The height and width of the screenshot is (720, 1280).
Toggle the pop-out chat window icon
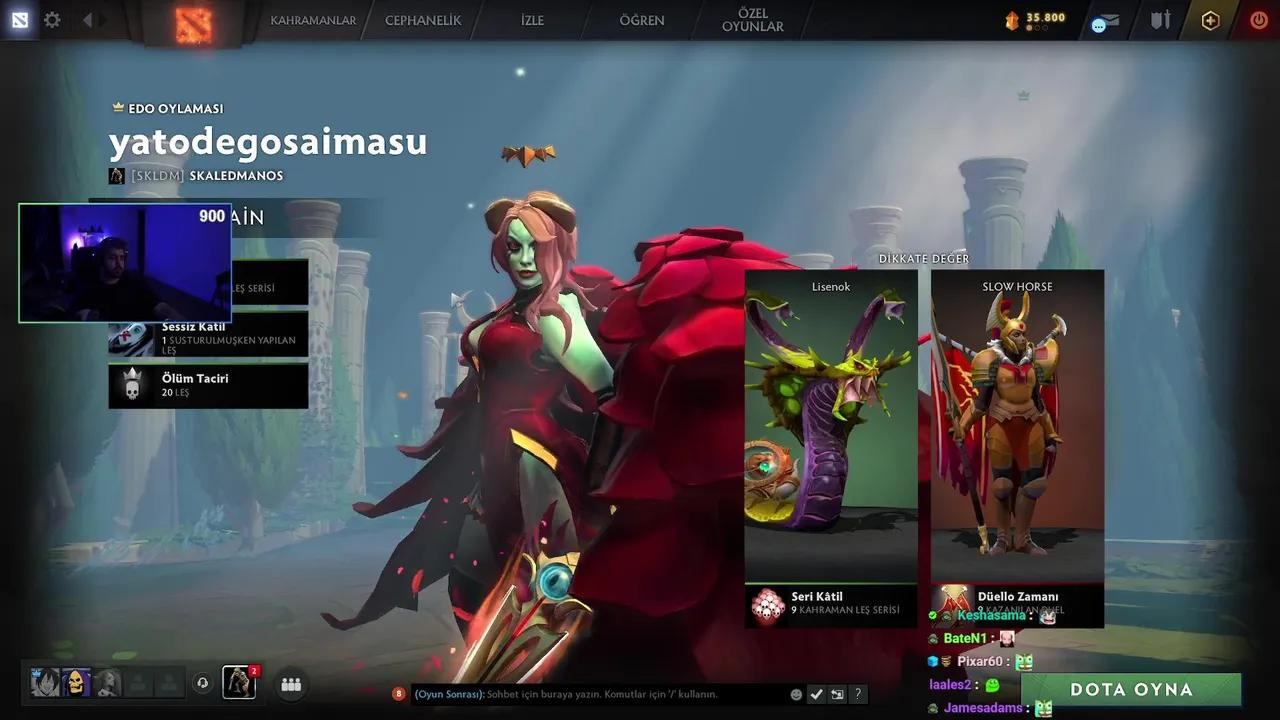click(x=836, y=693)
